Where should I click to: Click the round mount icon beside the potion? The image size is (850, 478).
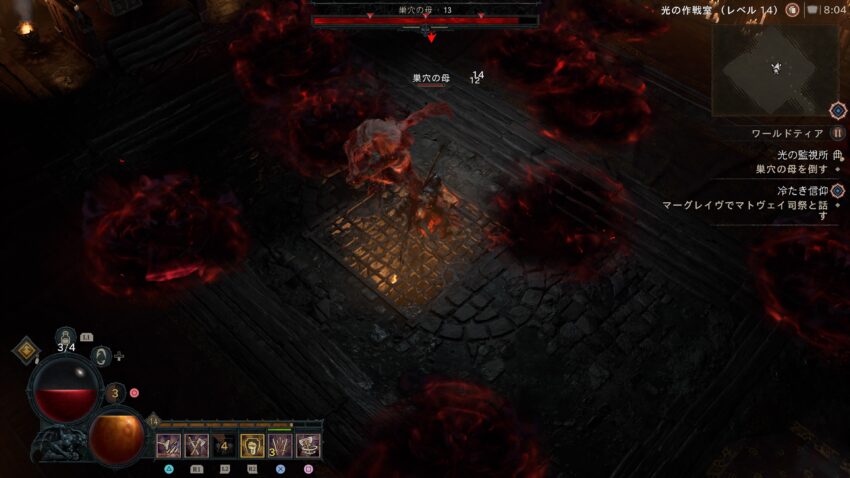coord(101,354)
